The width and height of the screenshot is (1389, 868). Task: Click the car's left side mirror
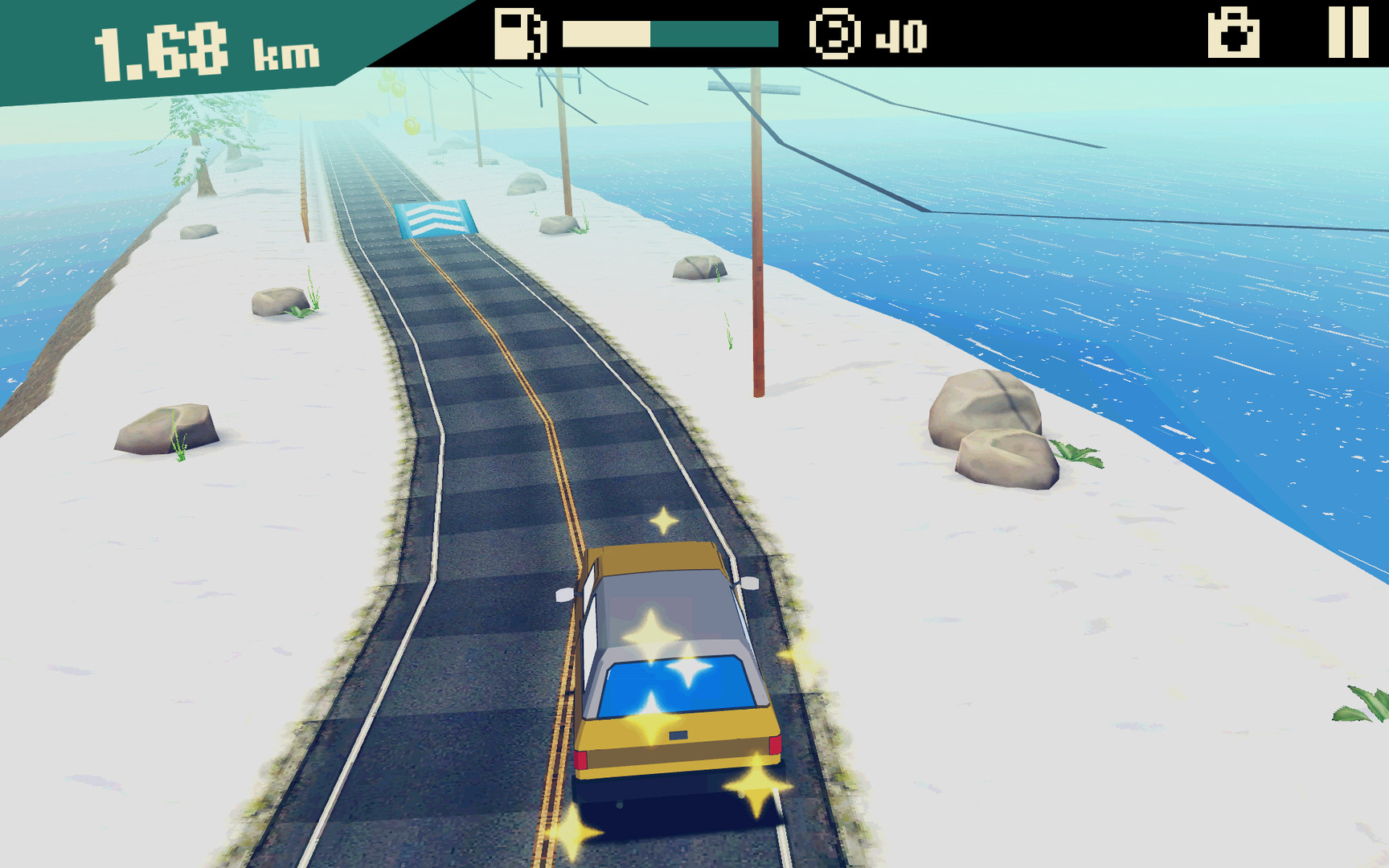tap(565, 596)
